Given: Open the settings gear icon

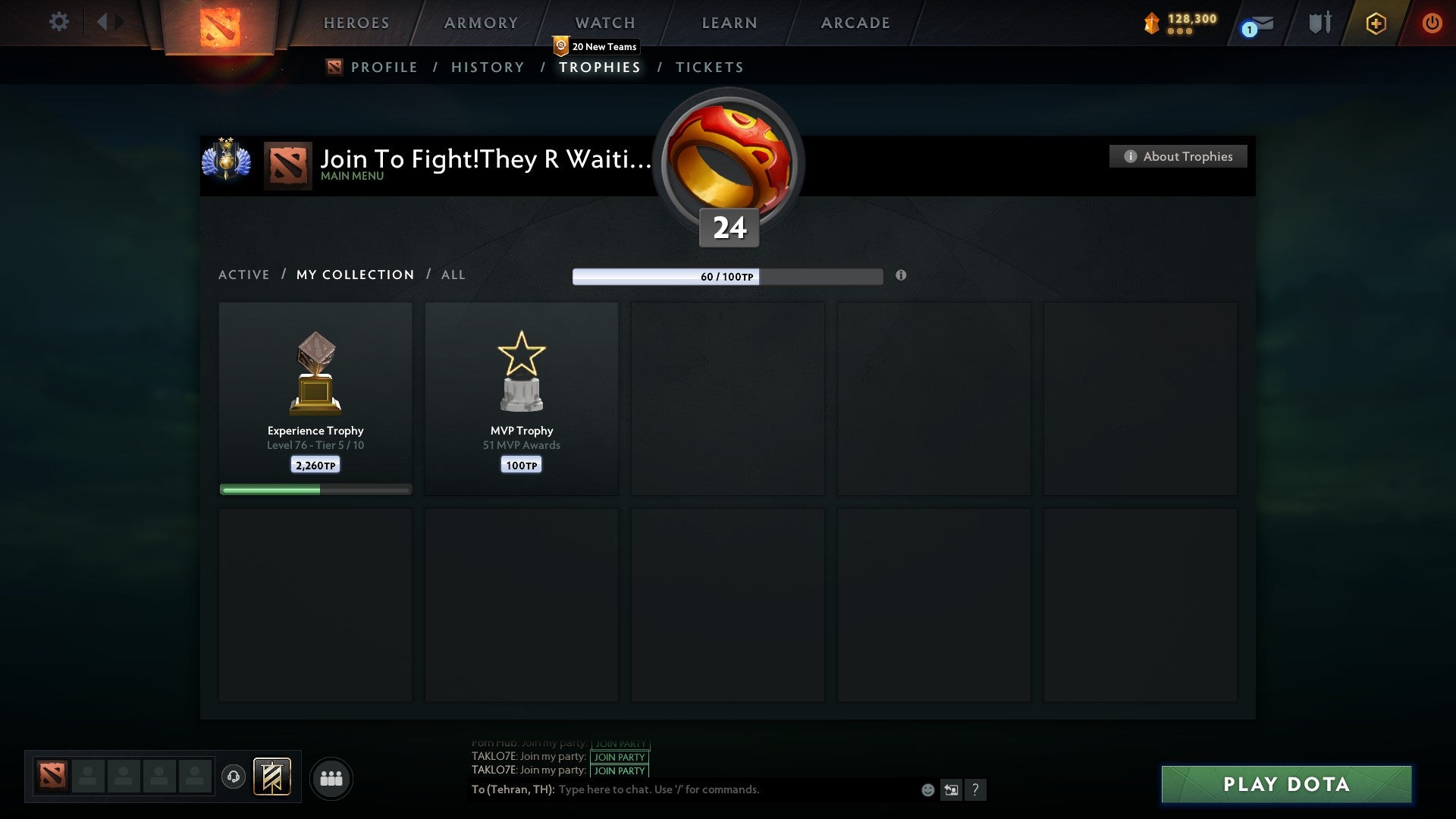Looking at the screenshot, I should coord(59,21).
